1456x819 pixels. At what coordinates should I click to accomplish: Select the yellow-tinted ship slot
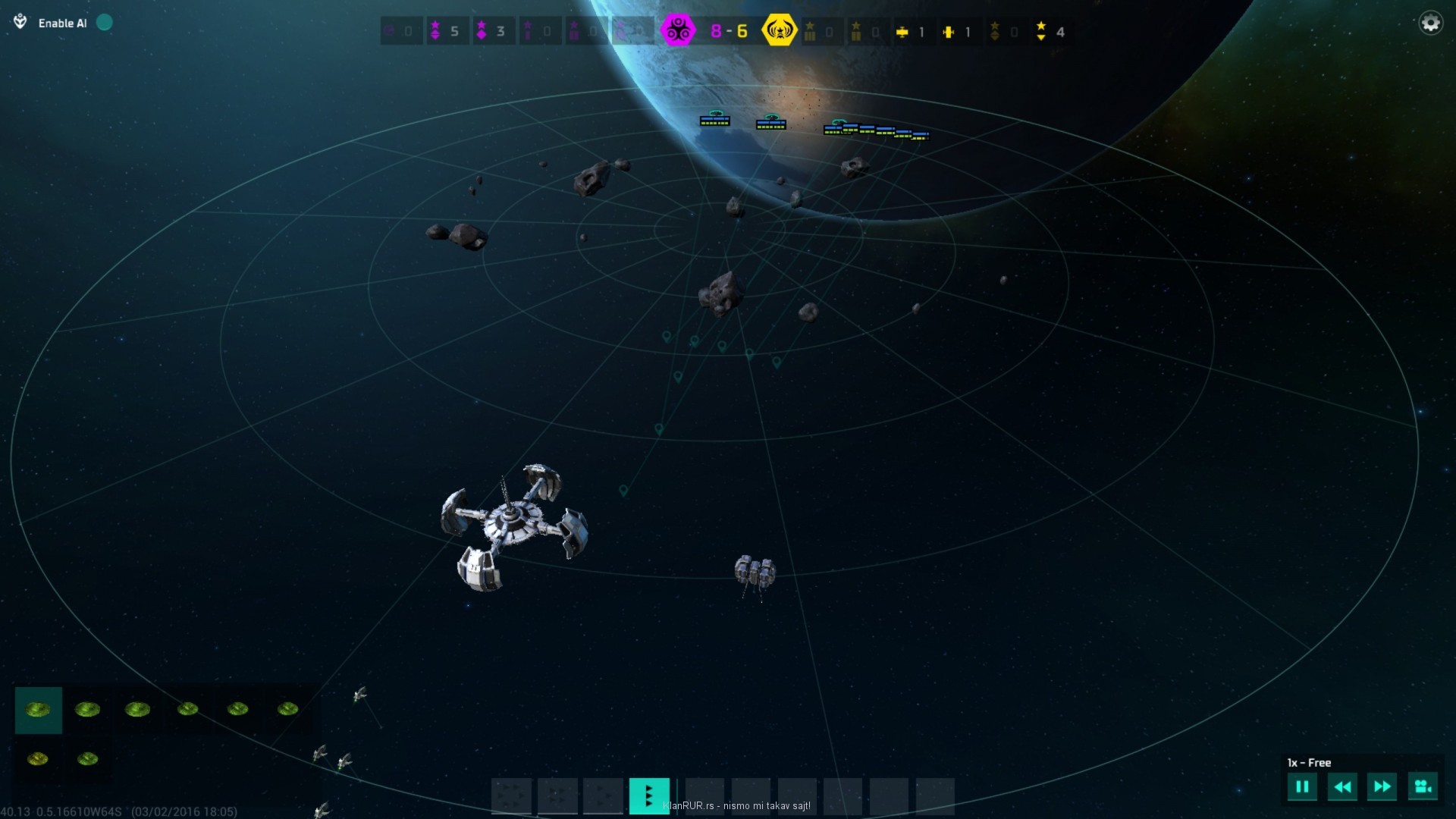click(x=38, y=758)
